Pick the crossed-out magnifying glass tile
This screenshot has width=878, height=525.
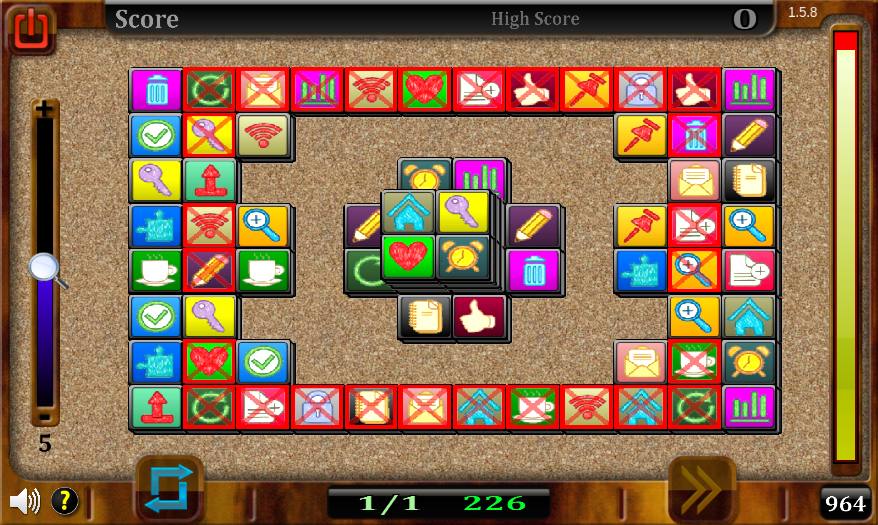[695, 270]
